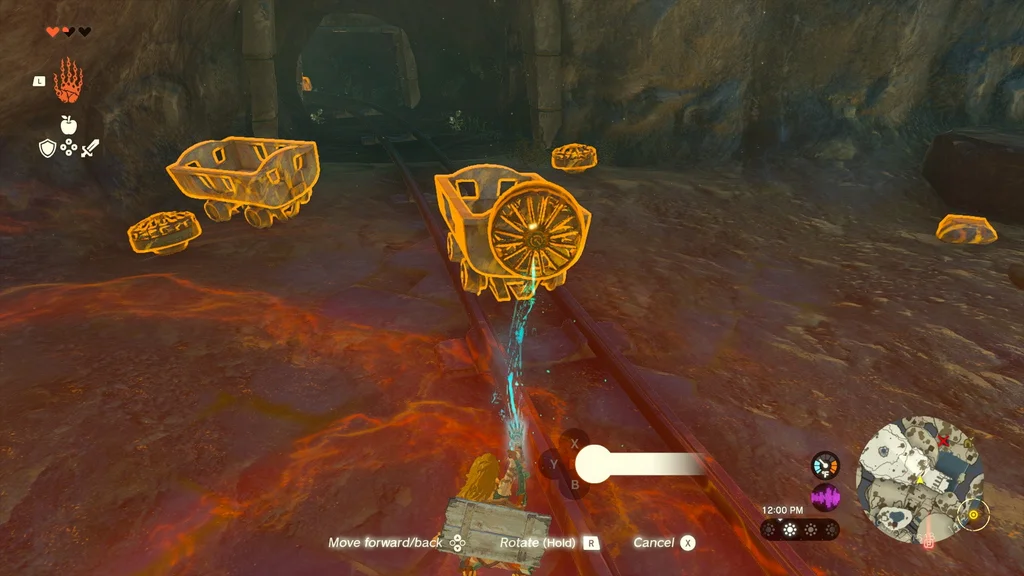The image size is (1024, 576).
Task: Choose the sword weapon quick-select icon
Action: tap(90, 148)
